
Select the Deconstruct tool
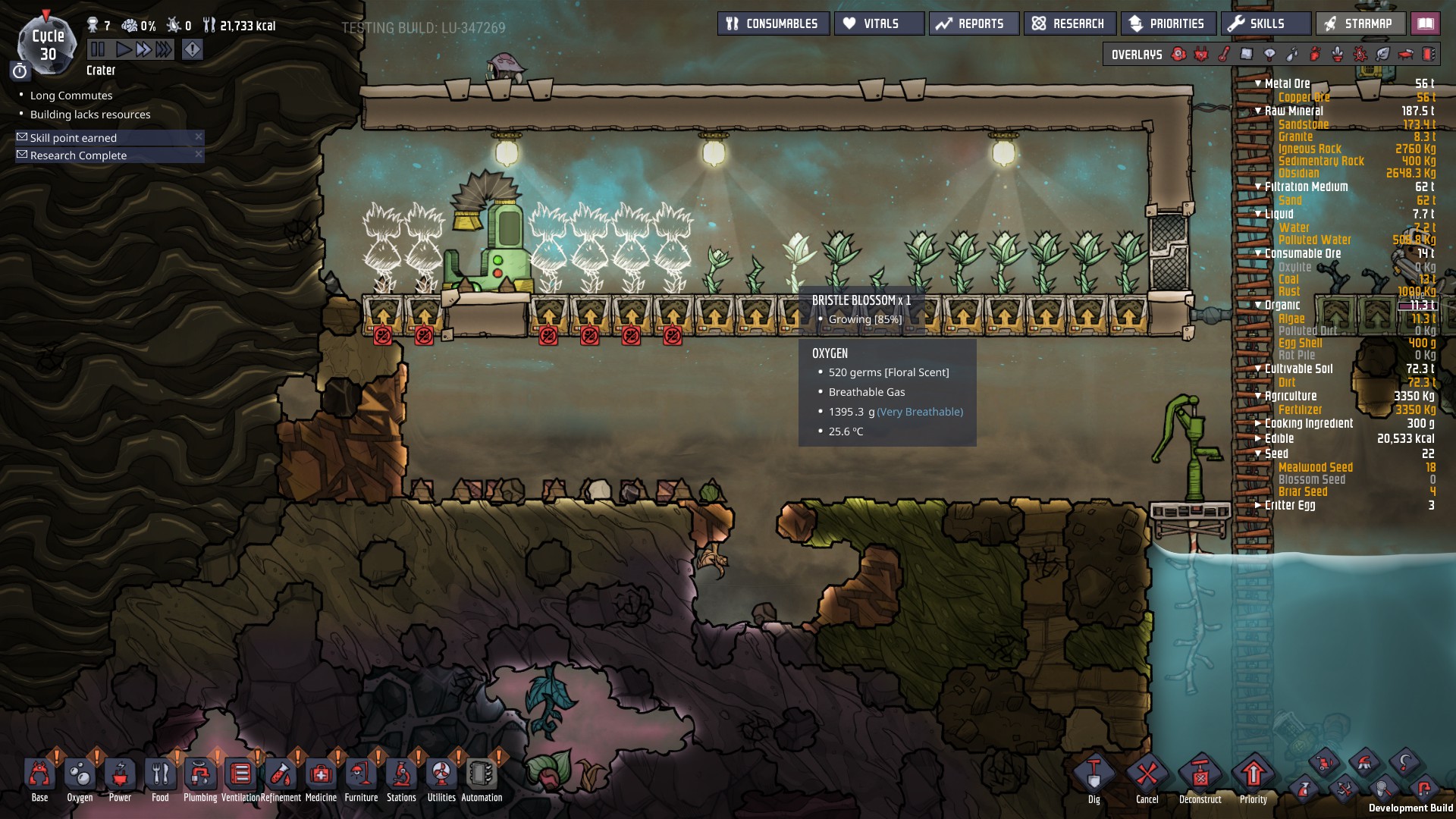(x=1200, y=777)
